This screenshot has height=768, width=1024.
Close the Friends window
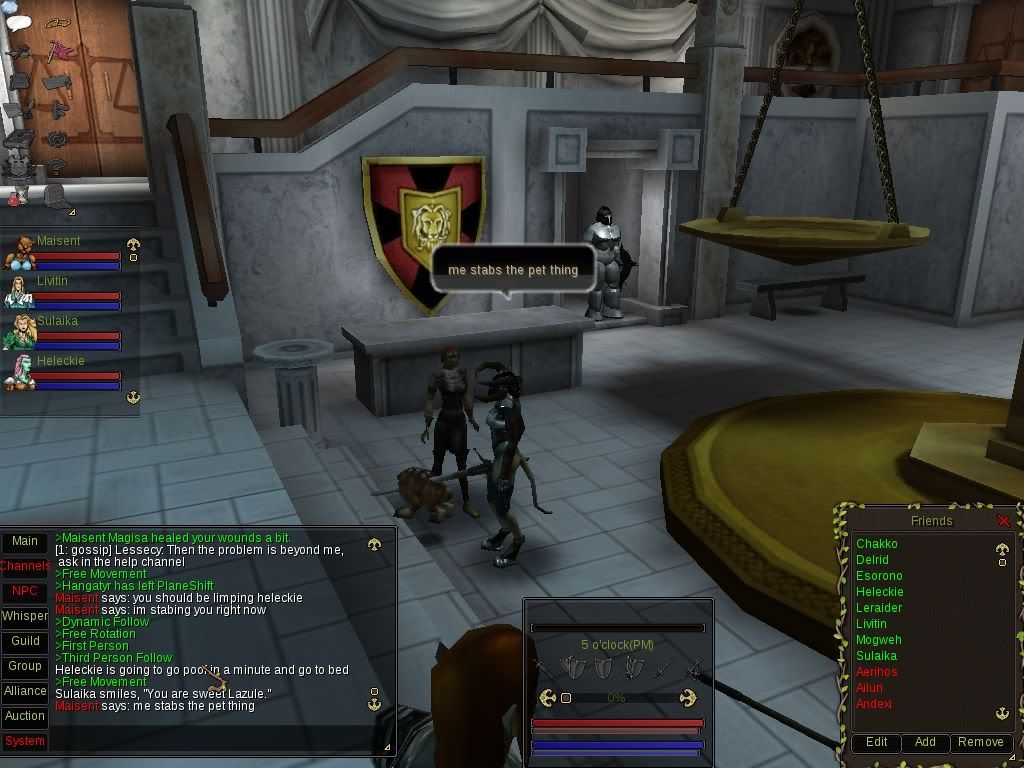point(1004,521)
